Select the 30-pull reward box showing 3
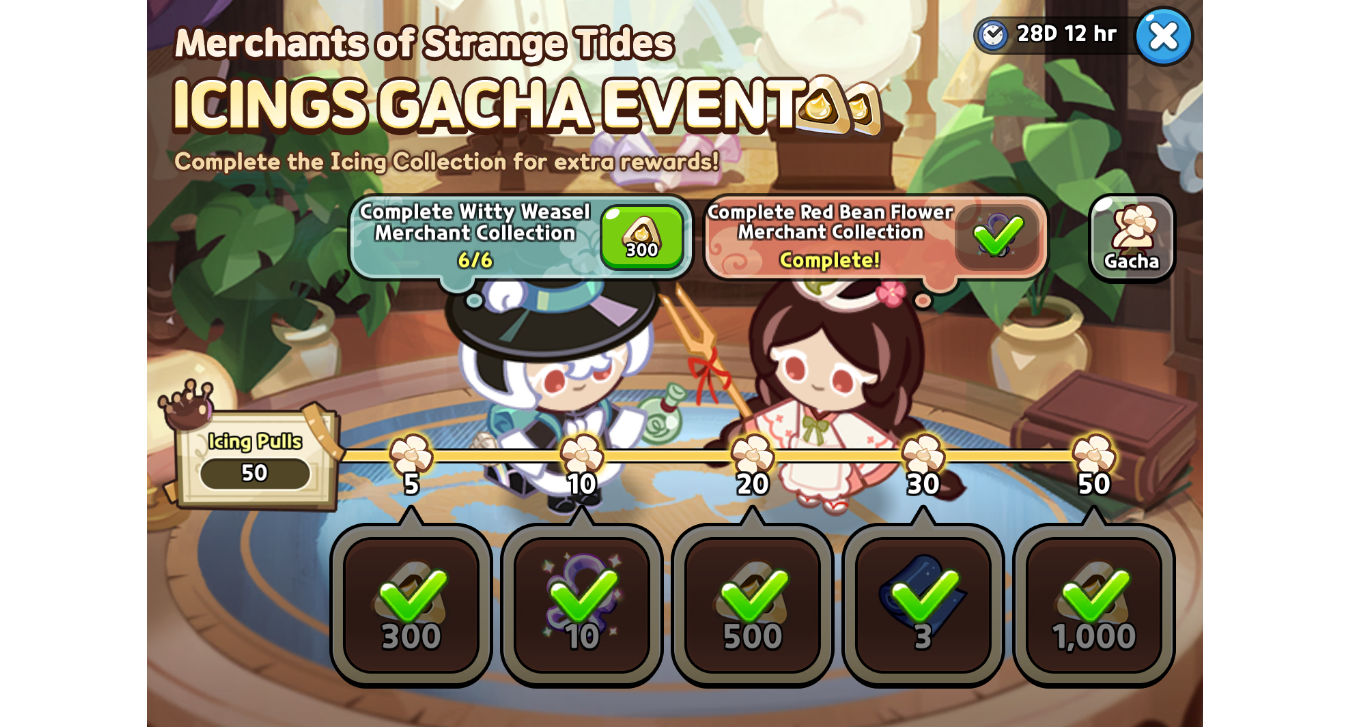Viewport: 1350px width, 727px height. (923, 604)
